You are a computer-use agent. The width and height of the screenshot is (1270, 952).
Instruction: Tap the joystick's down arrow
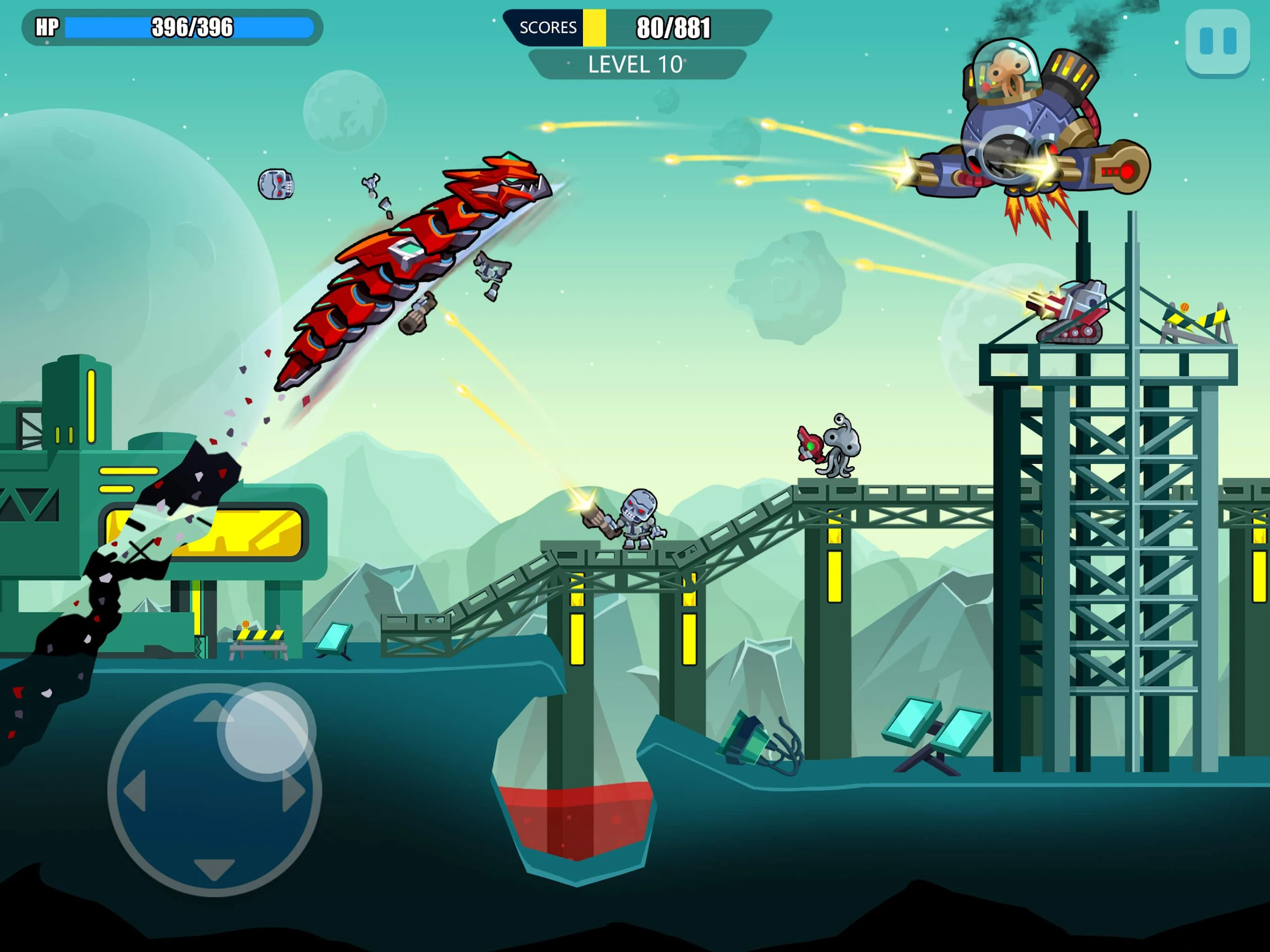tap(214, 868)
